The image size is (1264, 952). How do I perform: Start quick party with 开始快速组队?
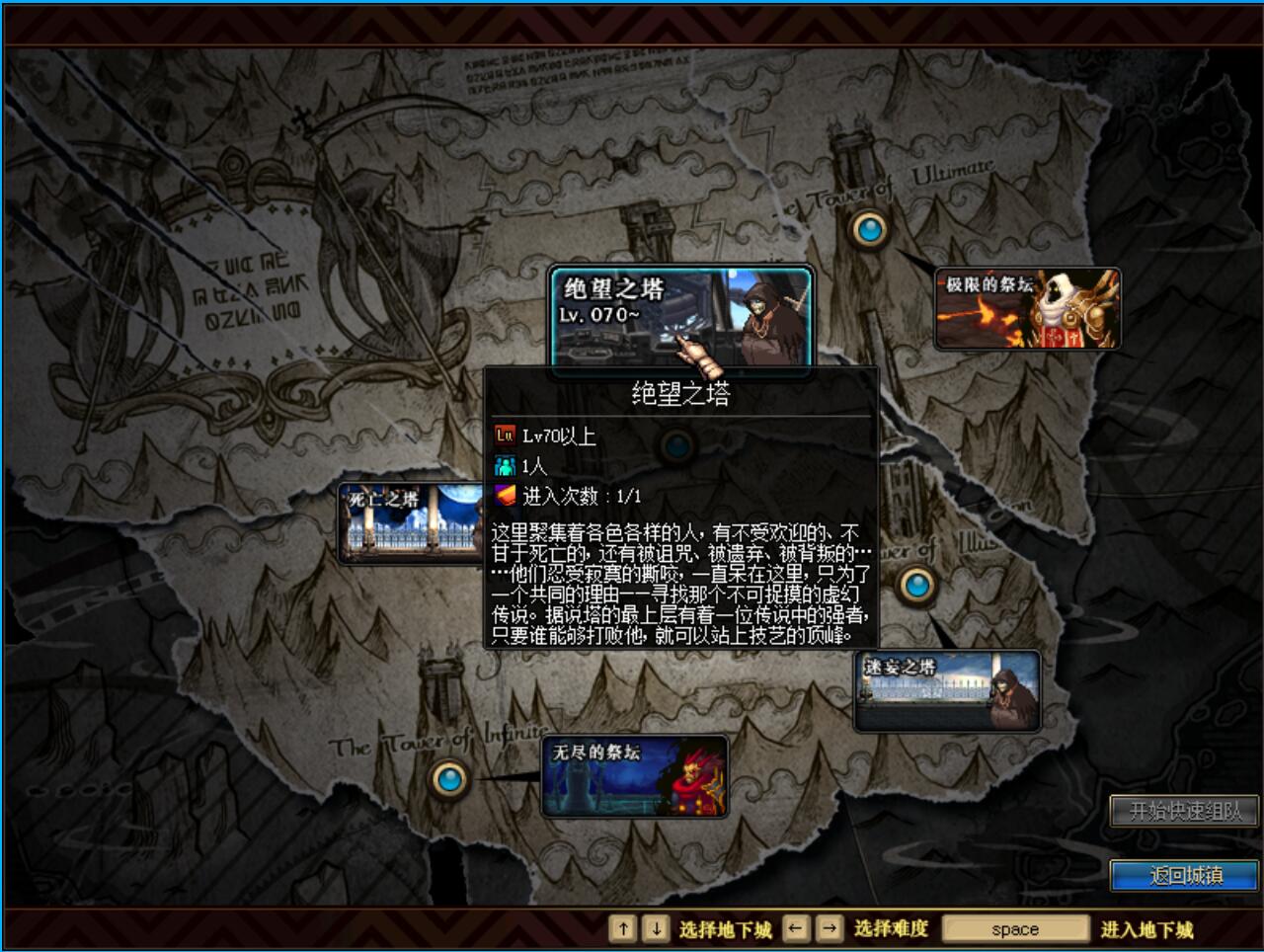(x=1184, y=811)
